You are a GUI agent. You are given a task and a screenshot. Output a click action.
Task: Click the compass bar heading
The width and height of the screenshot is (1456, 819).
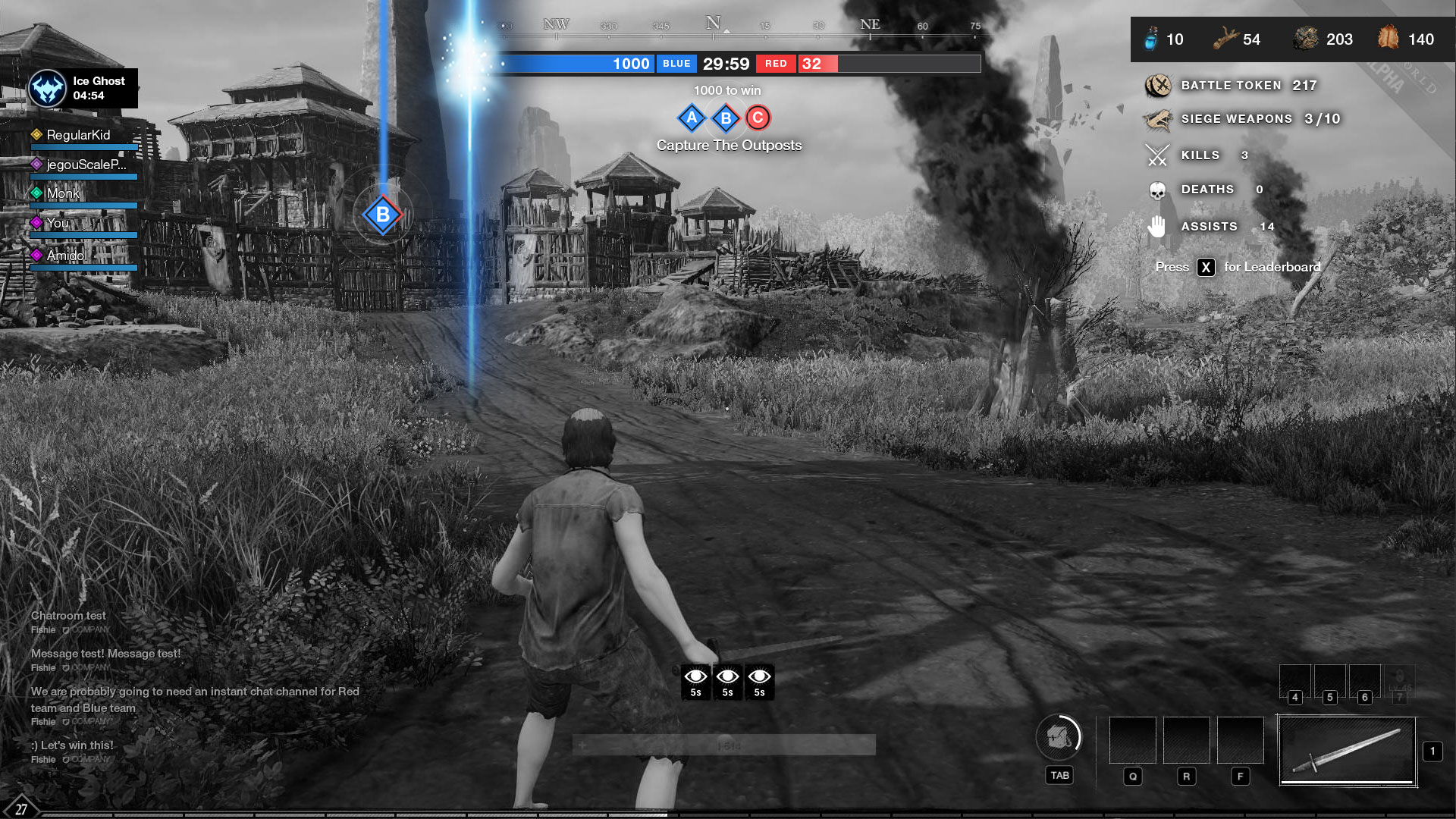click(713, 25)
